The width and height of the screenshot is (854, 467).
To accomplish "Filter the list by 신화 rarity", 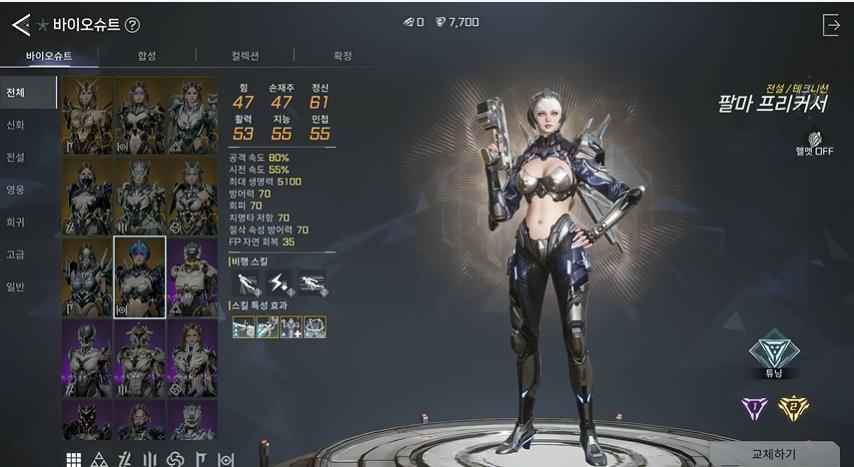I will coord(16,125).
